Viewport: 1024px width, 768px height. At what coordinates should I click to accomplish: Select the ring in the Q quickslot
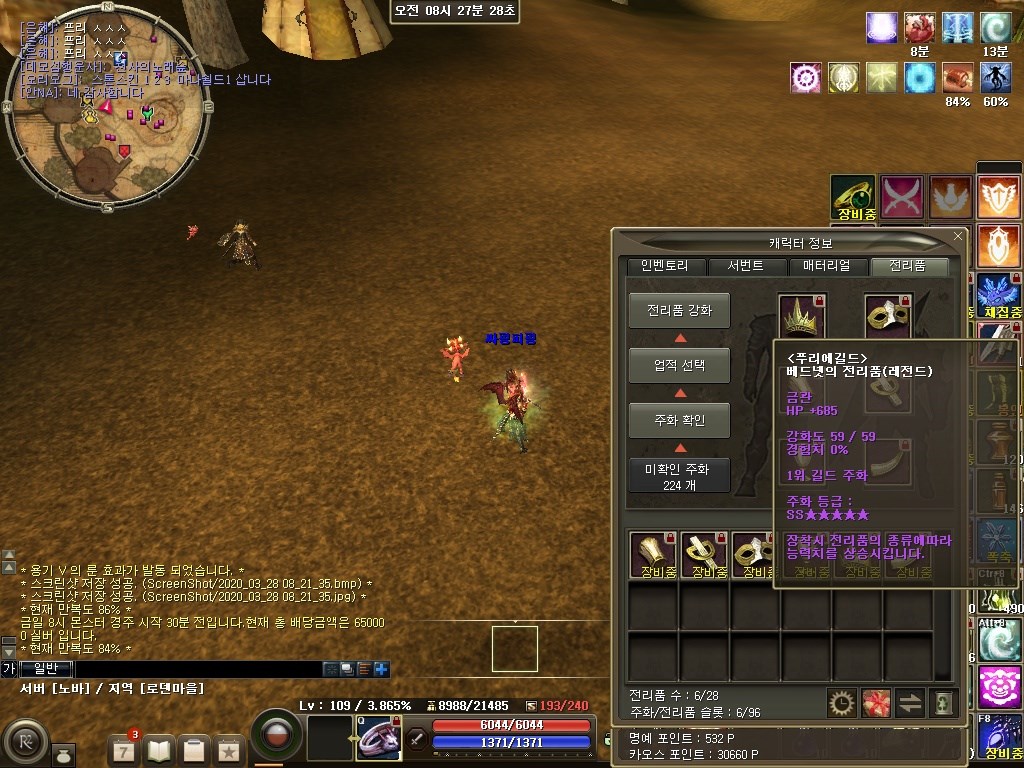click(x=378, y=737)
